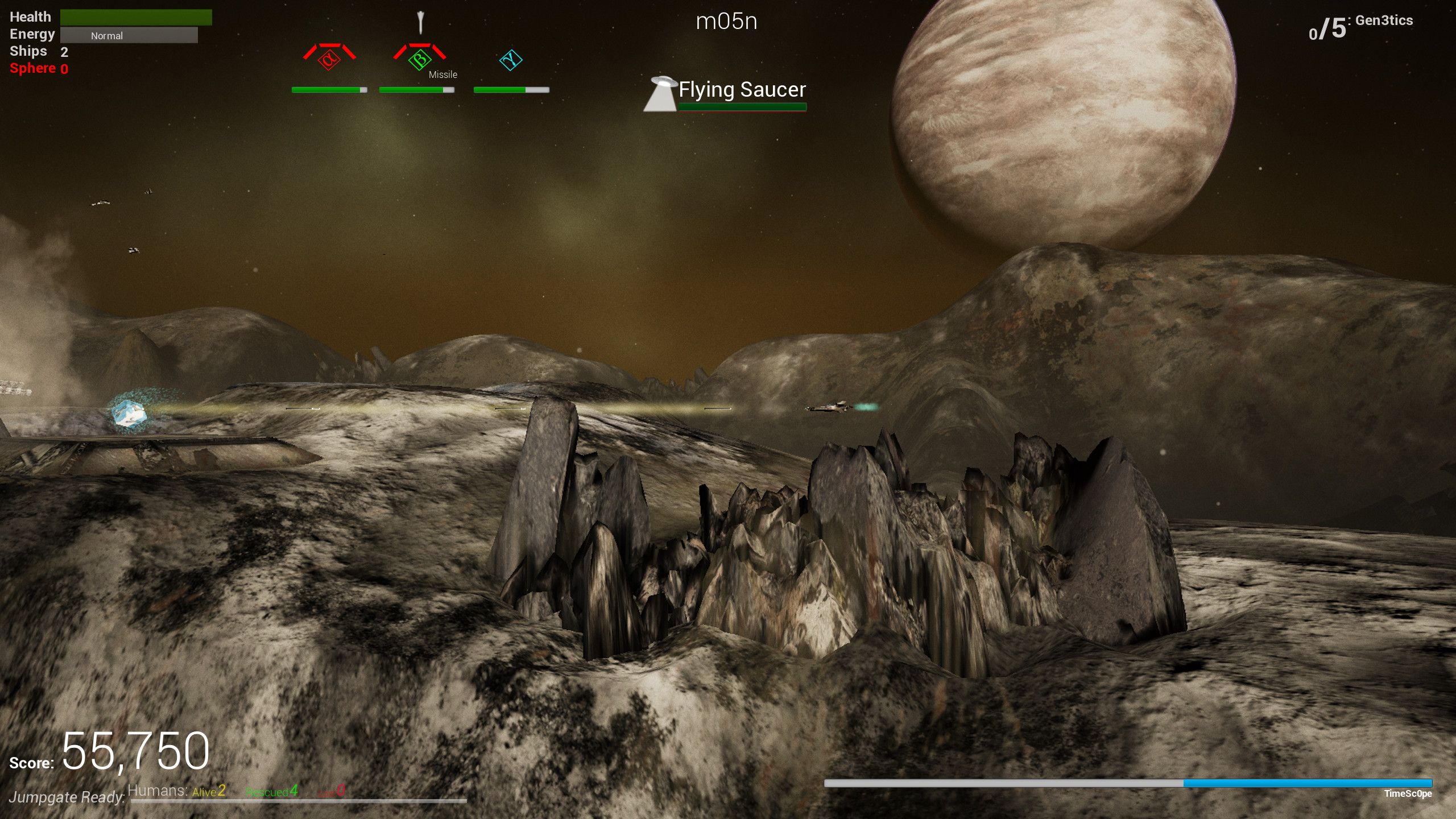Toggle the Alpha weapon charge bar
This screenshot has width=1456, height=819.
pos(328,89)
